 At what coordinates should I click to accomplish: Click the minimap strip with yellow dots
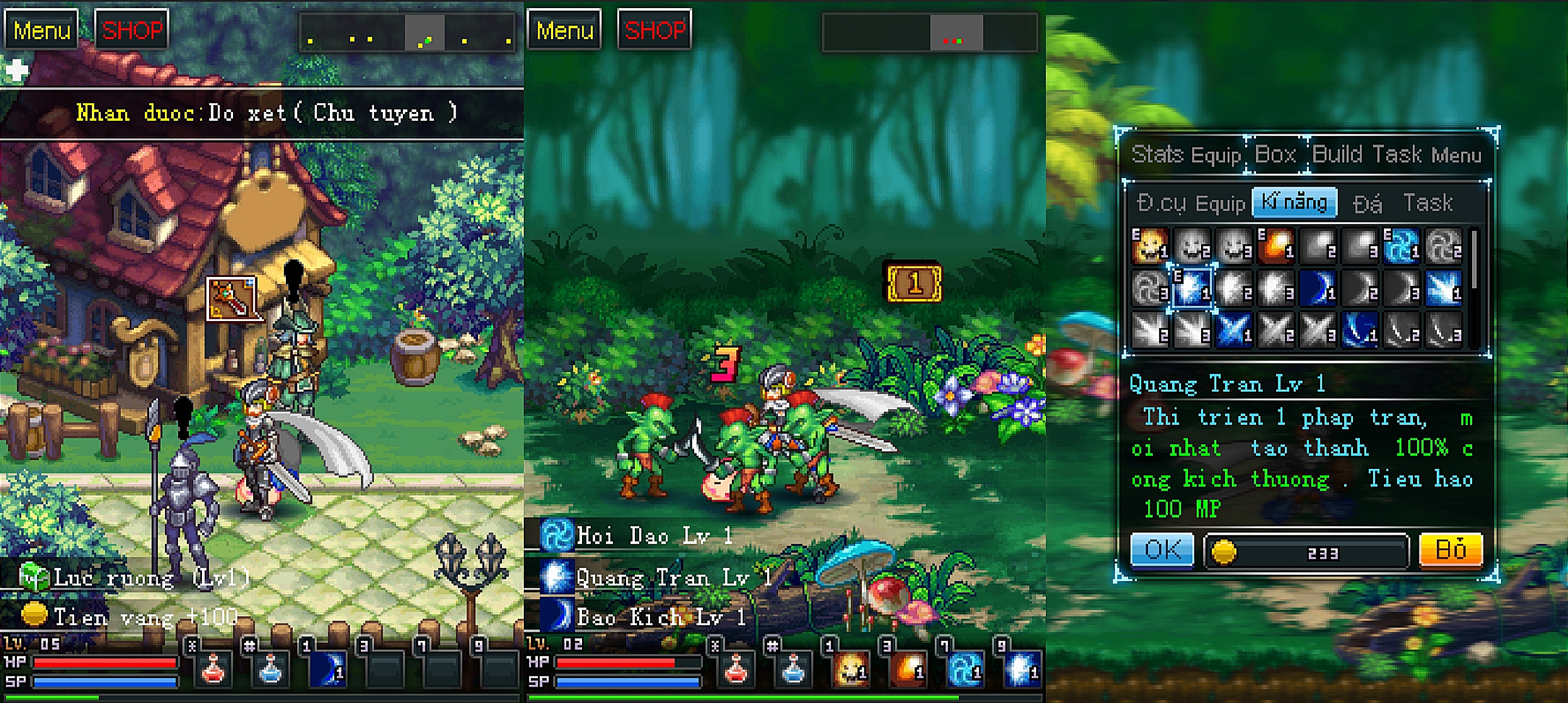[x=407, y=33]
